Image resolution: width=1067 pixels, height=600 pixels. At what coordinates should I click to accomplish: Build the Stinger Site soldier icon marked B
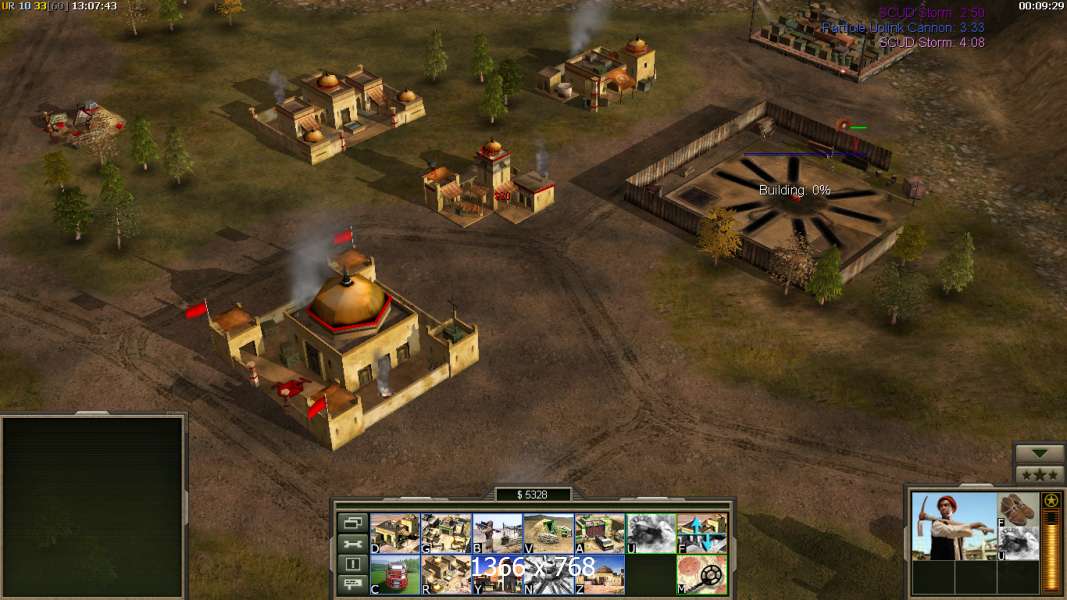click(x=497, y=534)
